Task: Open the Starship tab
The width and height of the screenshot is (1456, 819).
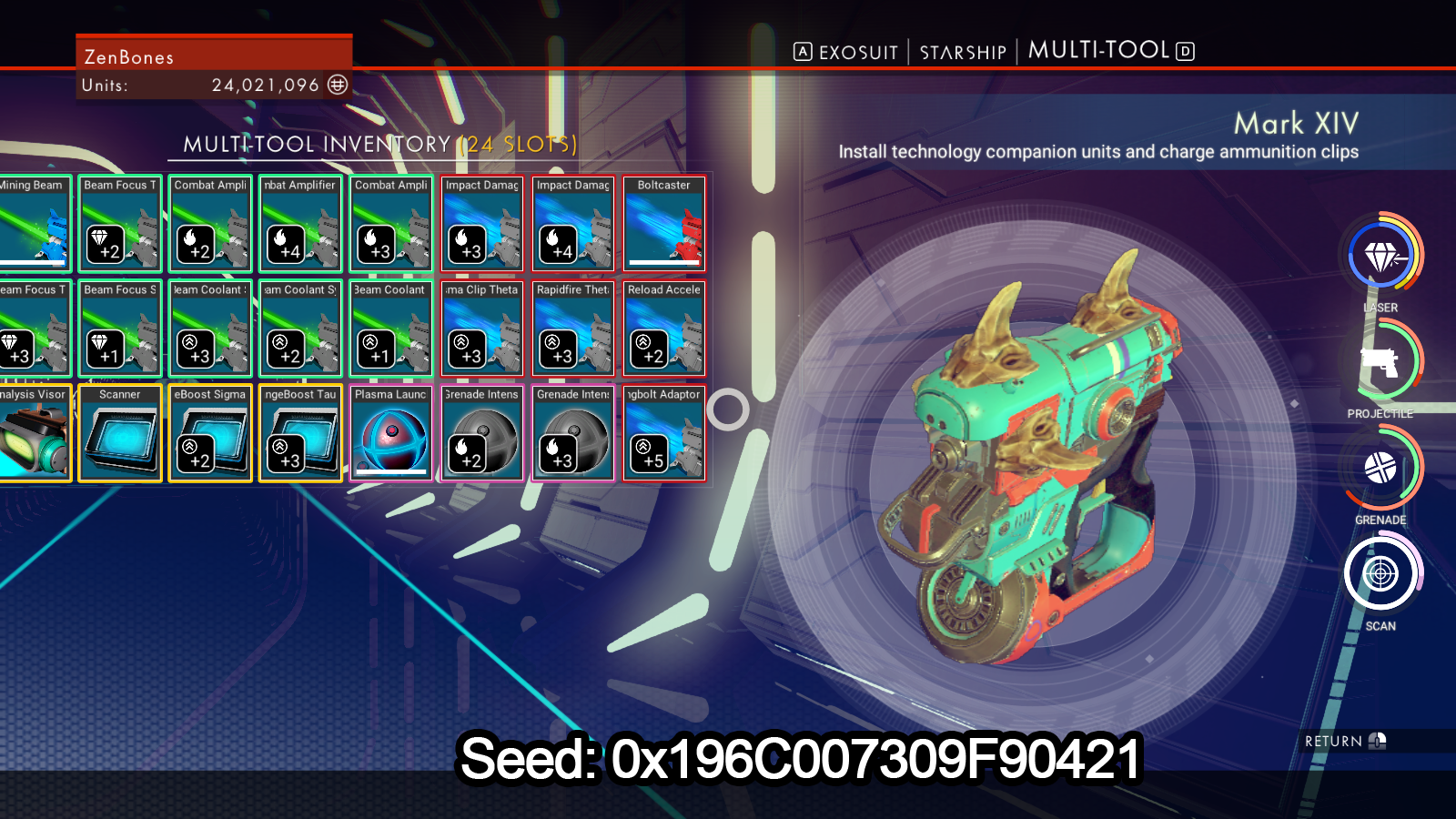Action: (963, 53)
